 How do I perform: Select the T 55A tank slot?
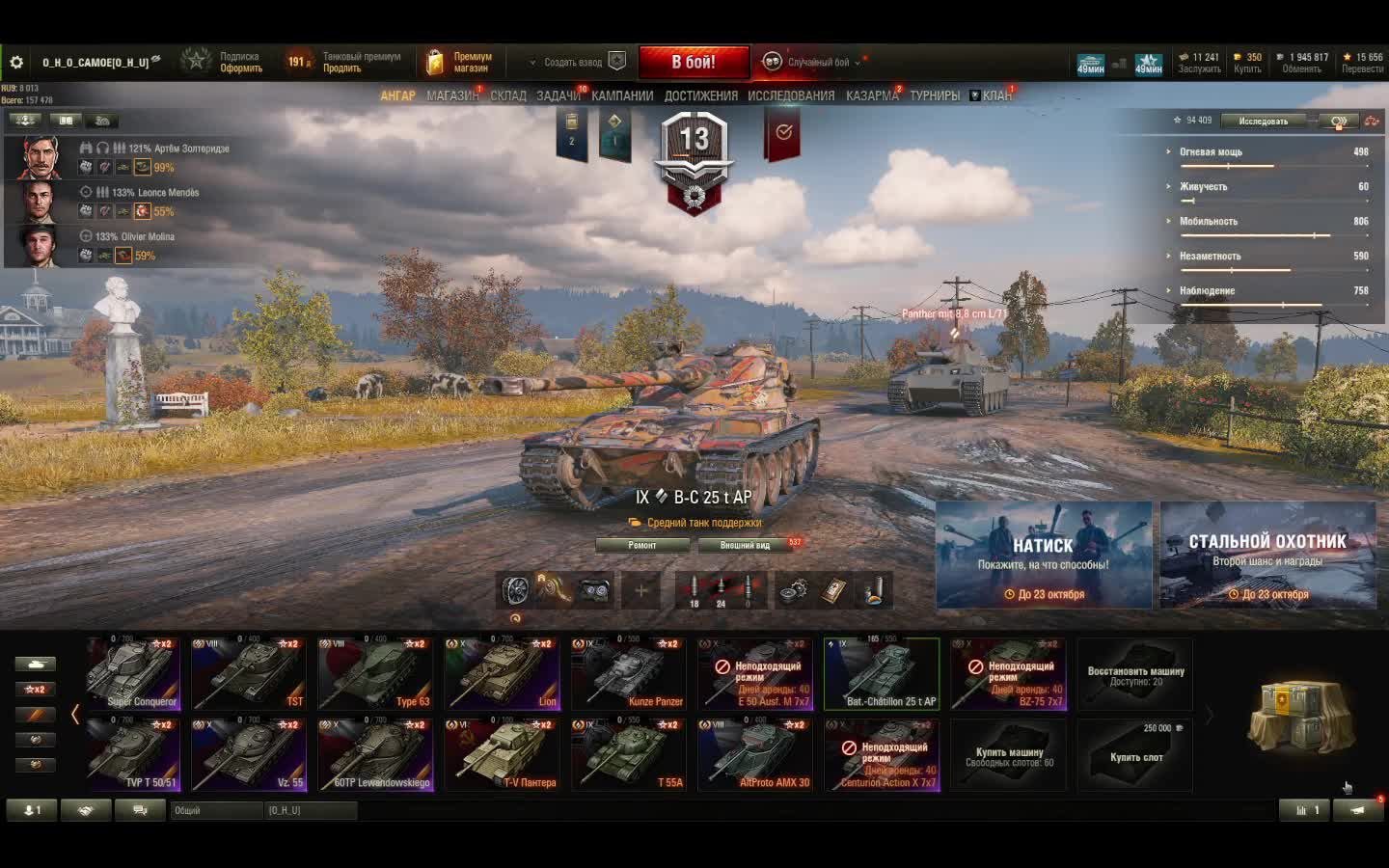pos(629,755)
